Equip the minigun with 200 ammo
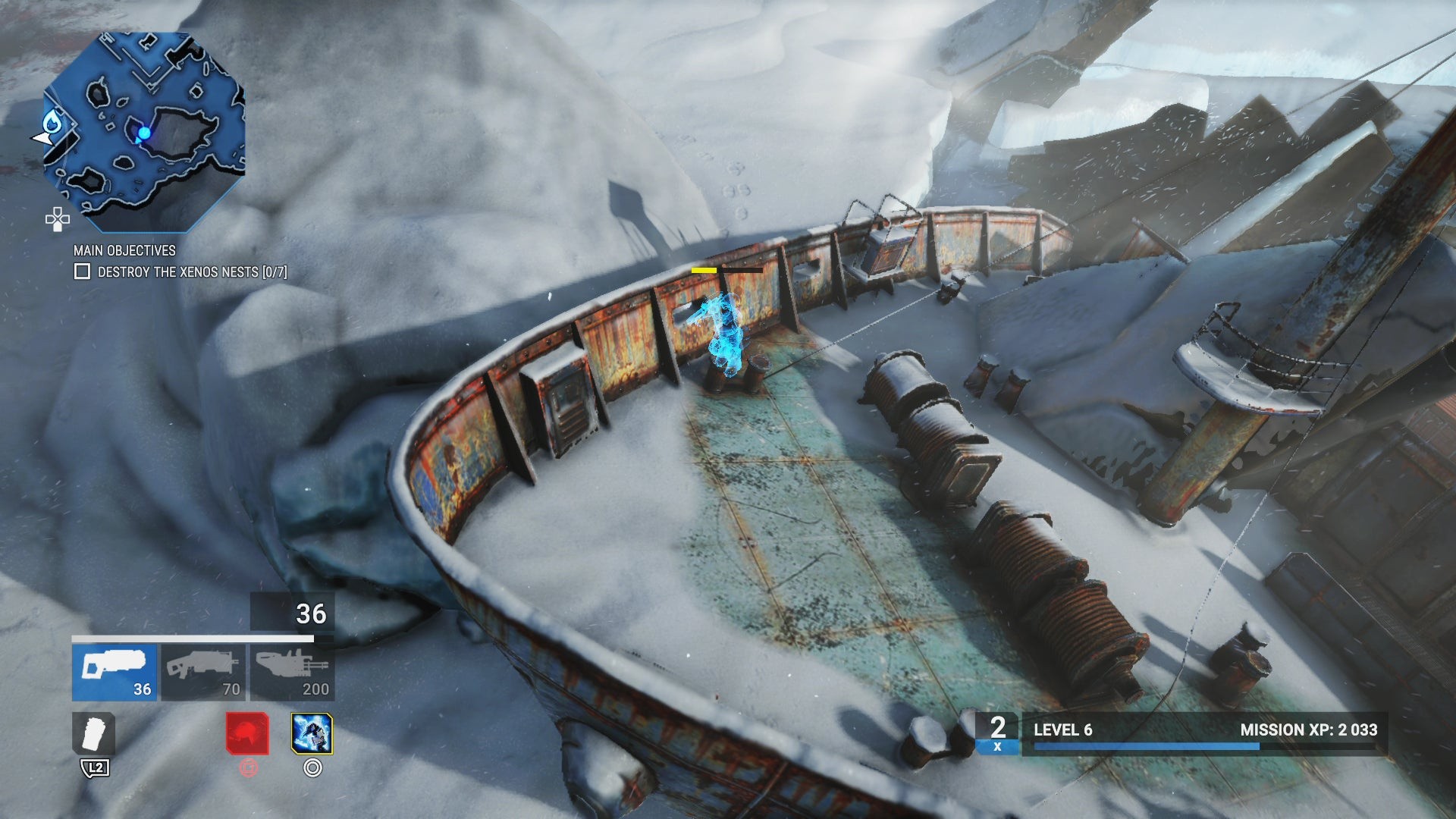Image resolution: width=1456 pixels, height=819 pixels. tap(292, 673)
